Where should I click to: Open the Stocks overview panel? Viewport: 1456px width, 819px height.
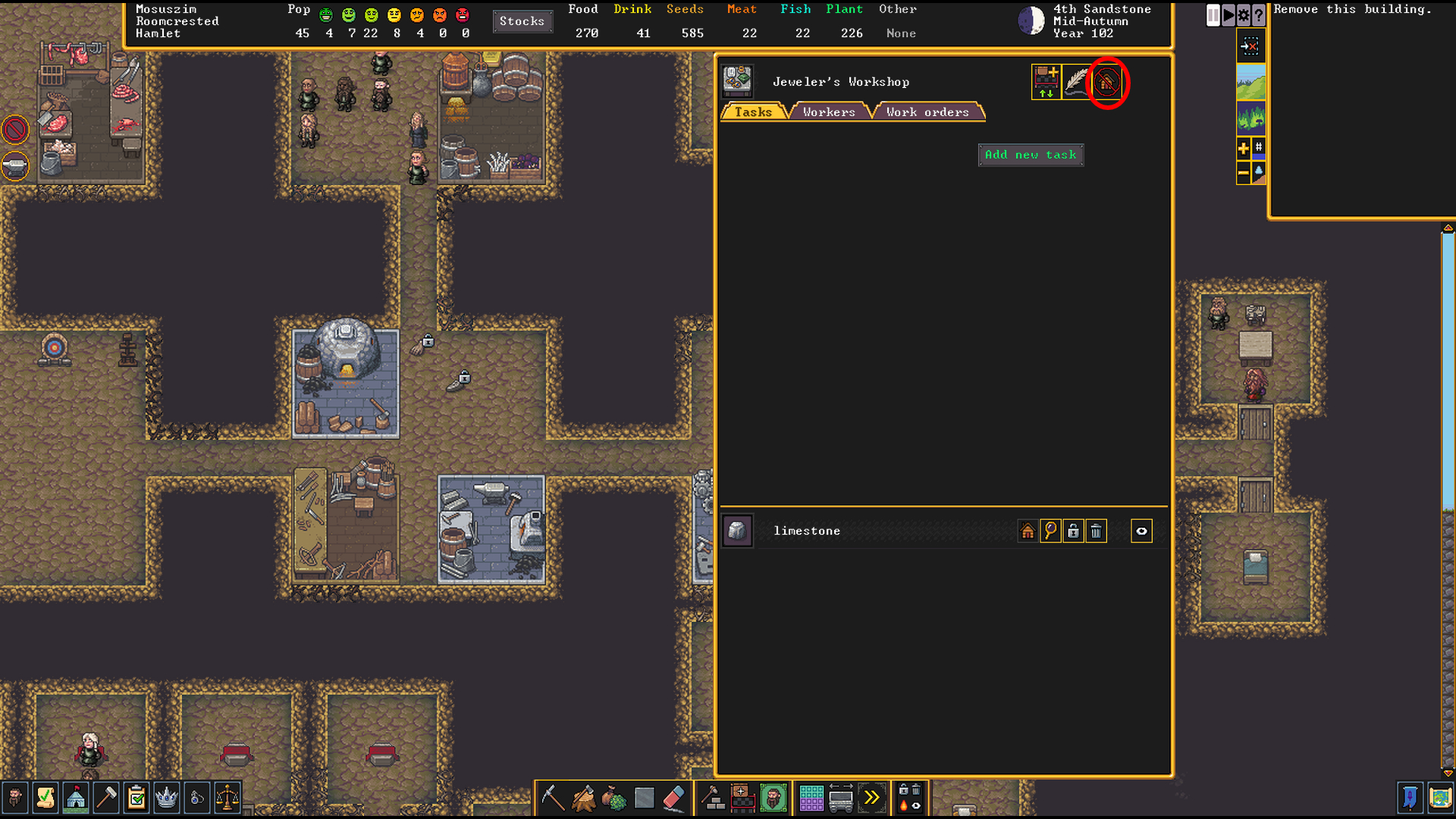(522, 21)
